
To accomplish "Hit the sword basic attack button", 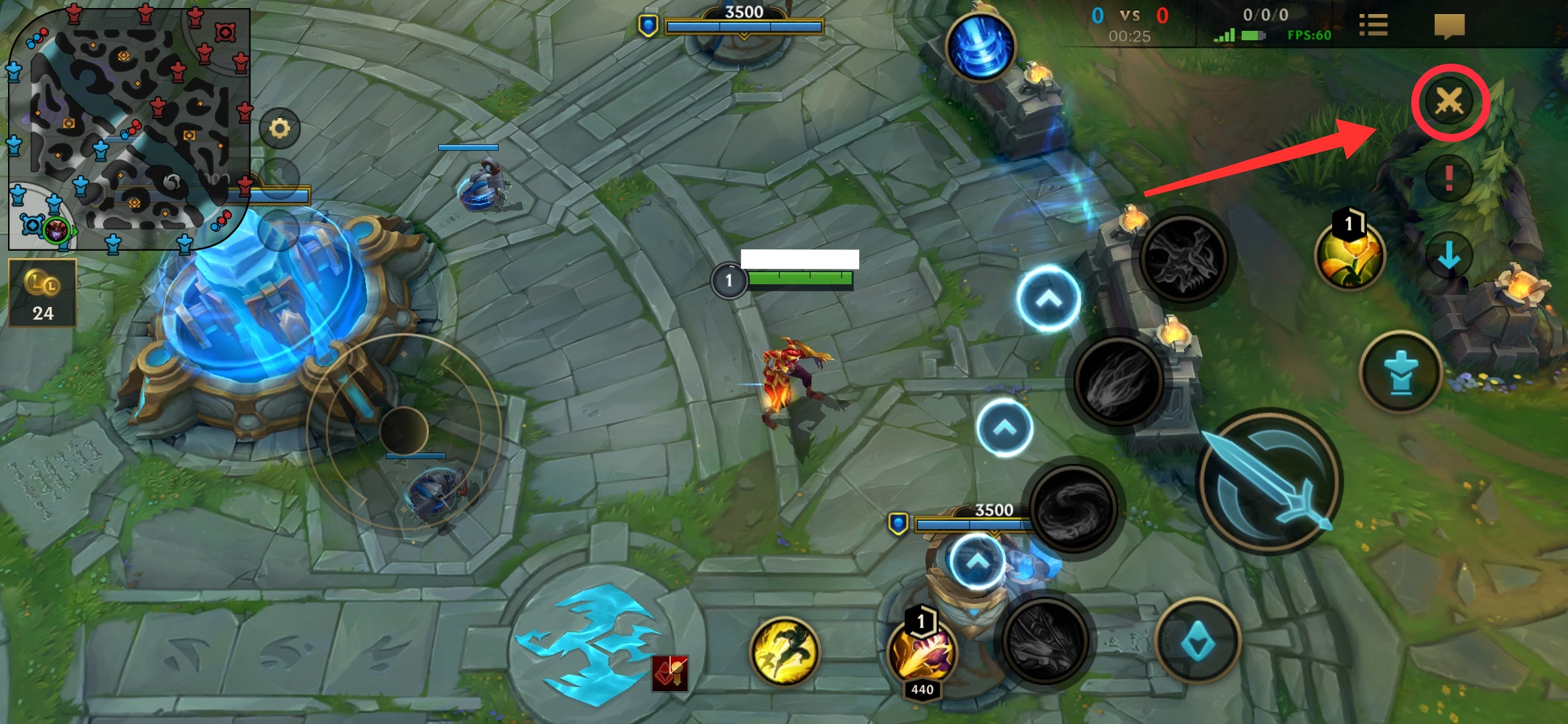I will pos(1268,481).
